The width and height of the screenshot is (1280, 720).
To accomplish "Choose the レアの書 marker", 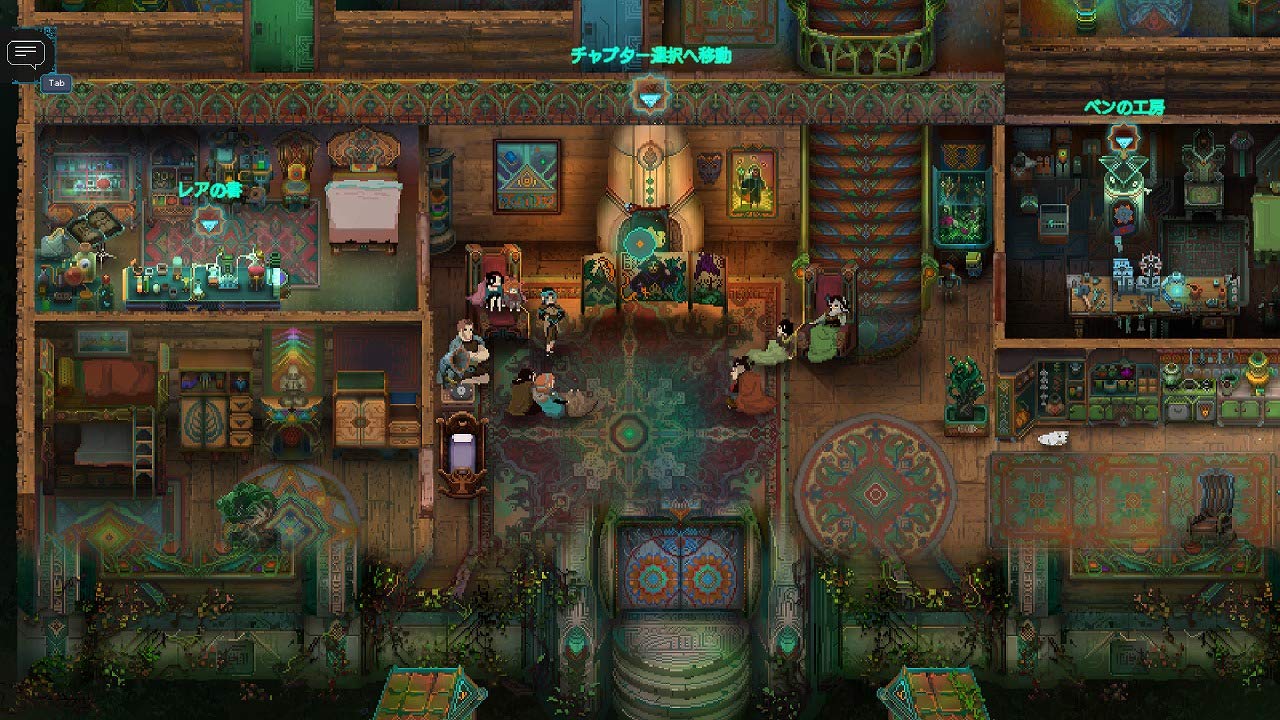I will point(208,224).
